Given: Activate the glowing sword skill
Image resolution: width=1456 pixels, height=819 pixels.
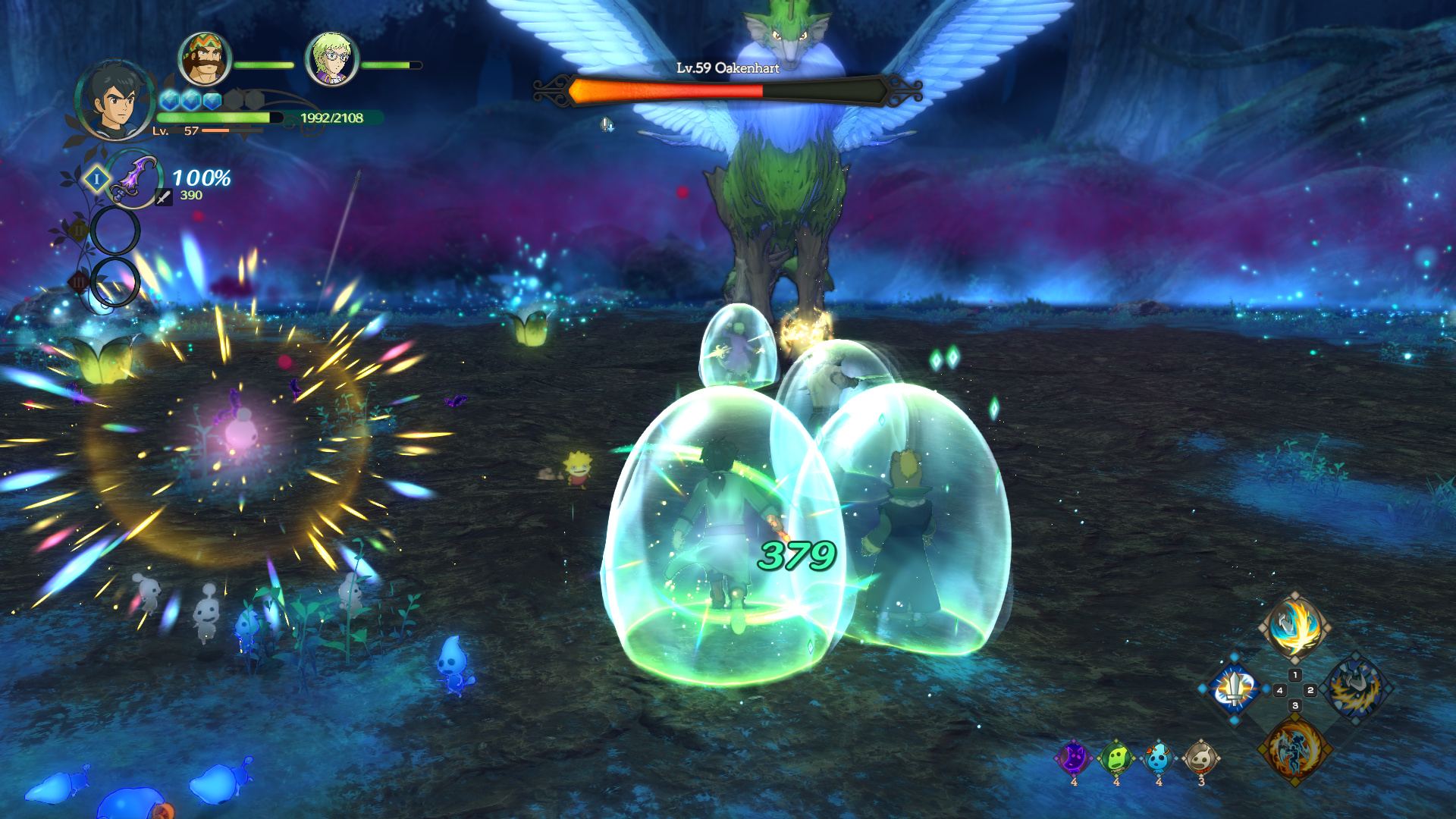Looking at the screenshot, I should coord(1235,689).
